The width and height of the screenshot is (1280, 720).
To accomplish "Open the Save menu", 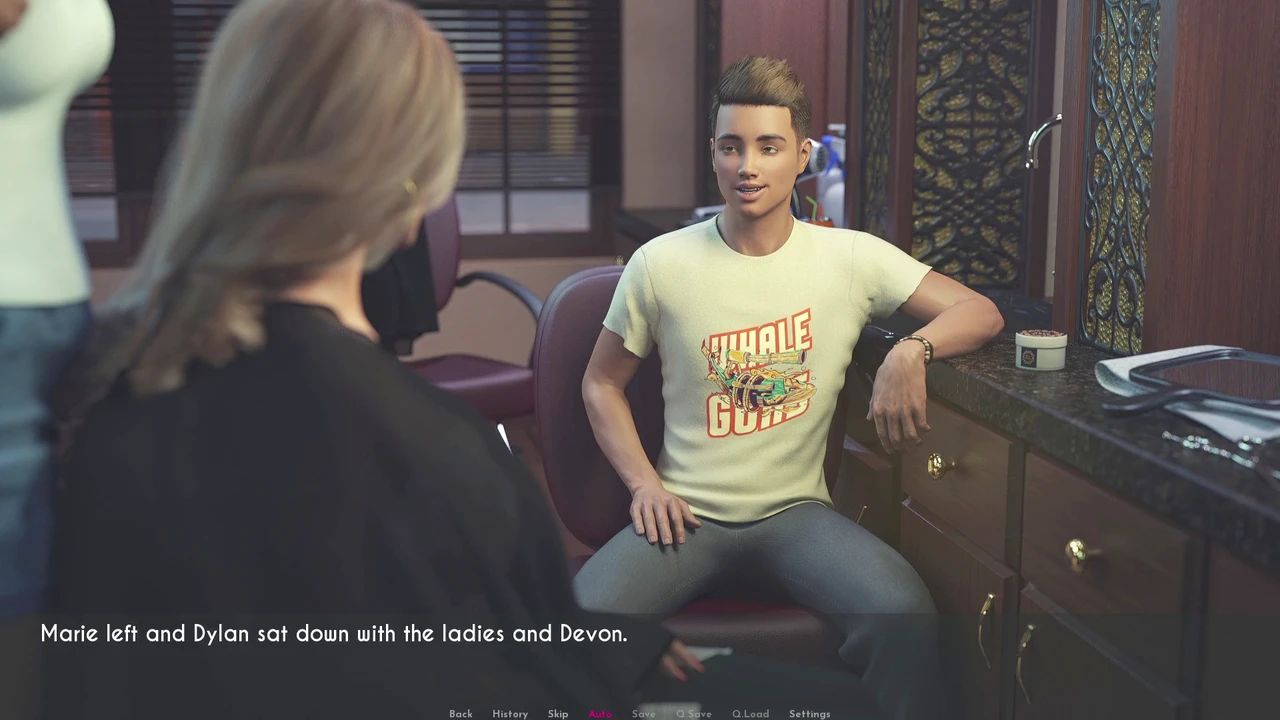I will pyautogui.click(x=643, y=714).
